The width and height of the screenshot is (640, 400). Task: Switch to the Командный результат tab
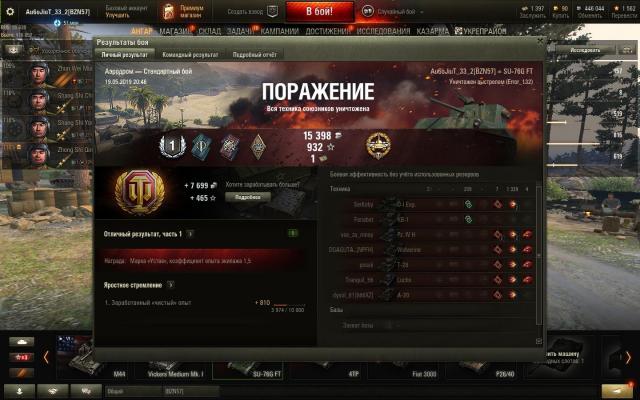190,55
